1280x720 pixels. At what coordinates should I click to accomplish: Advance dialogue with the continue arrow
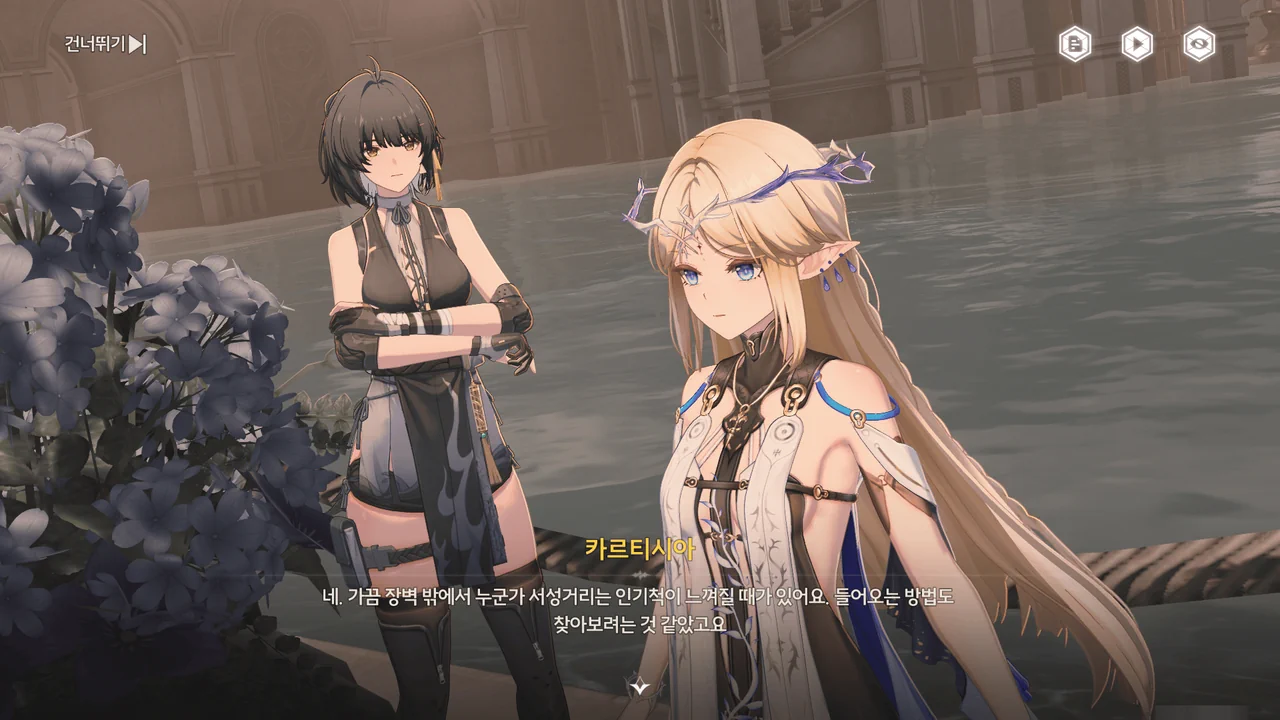point(638,685)
